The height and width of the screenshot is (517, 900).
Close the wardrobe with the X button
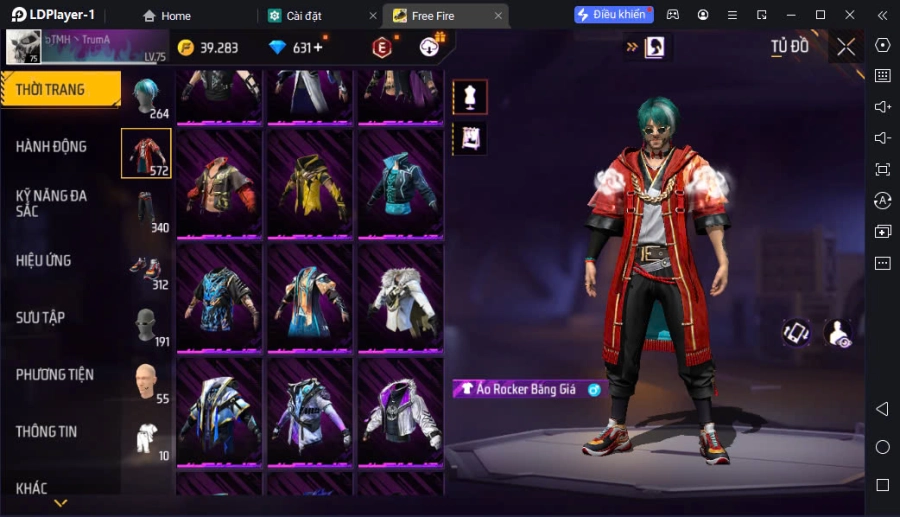point(846,47)
